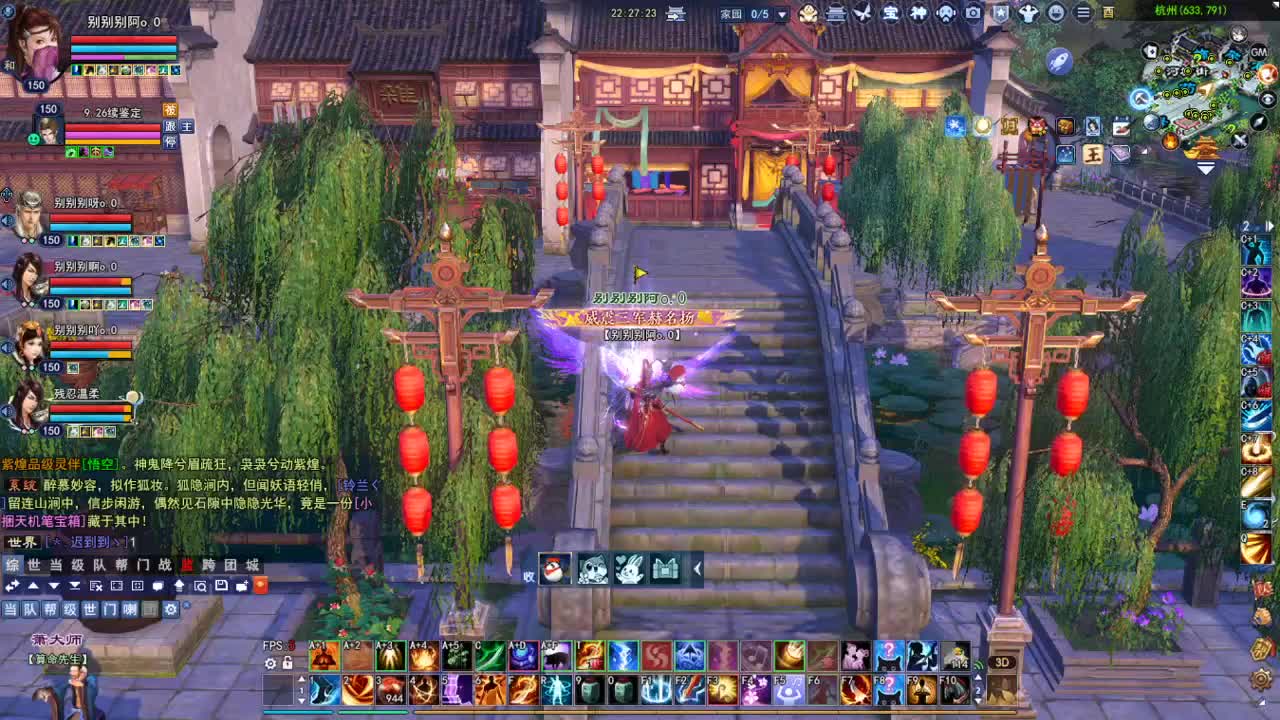The image size is (1280, 720).
Task: Open the in-game camera / screenshot tool
Action: tap(973, 12)
